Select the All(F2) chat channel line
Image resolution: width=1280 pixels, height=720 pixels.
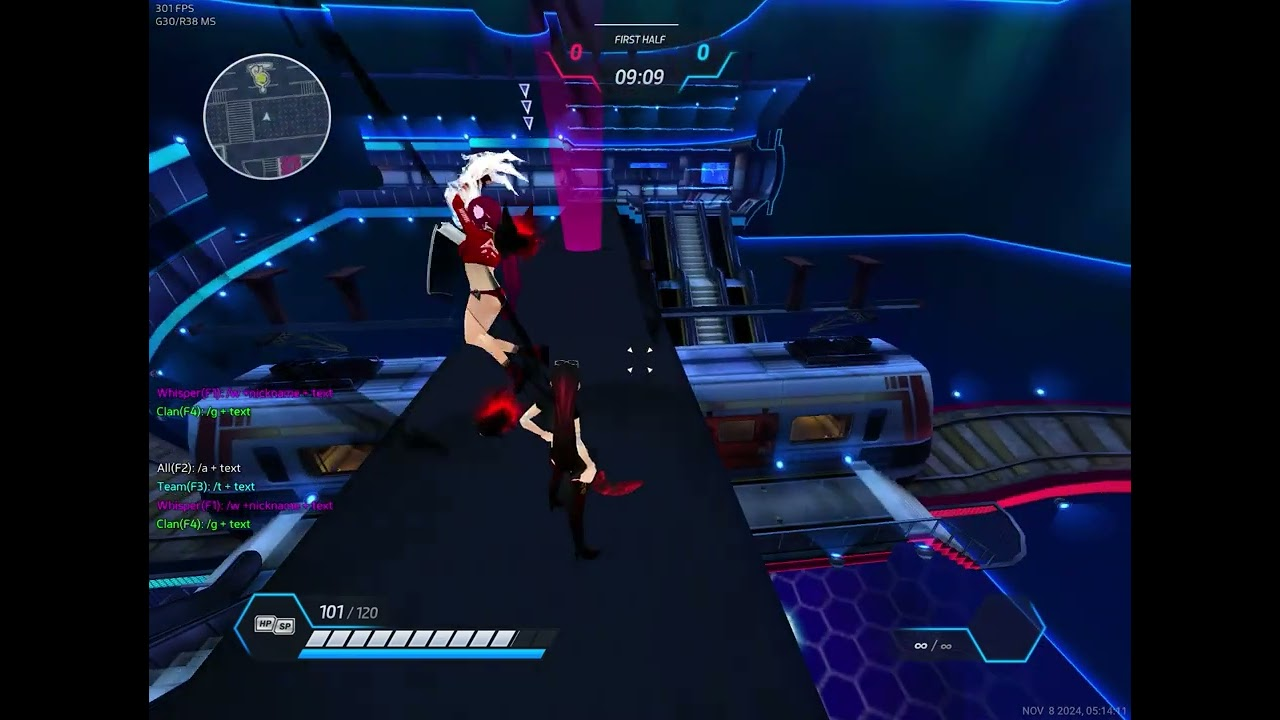coord(199,468)
